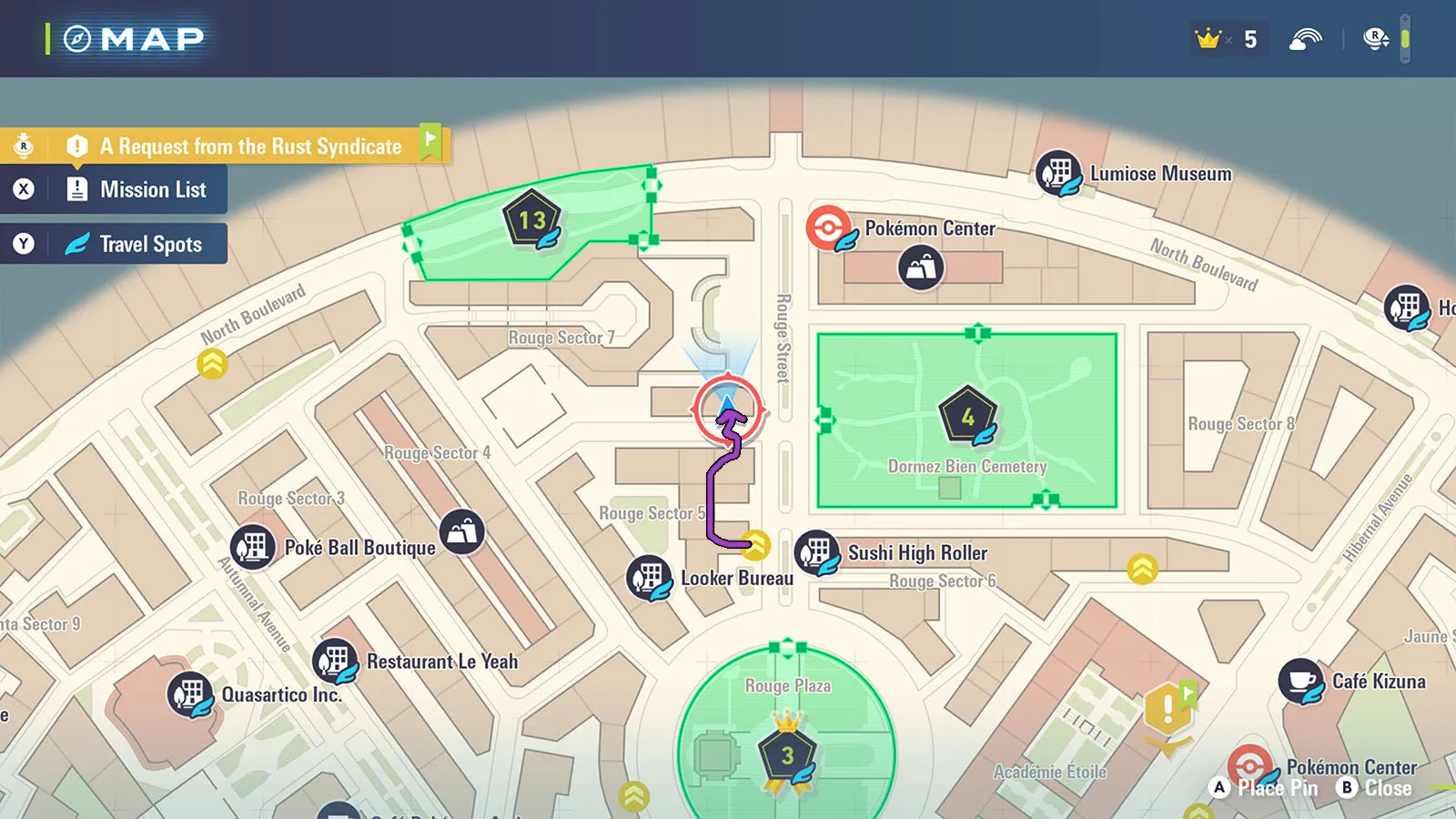Select the Rouge Plaza zone 3 marker
Viewport: 1456px width, 819px height.
coord(787,756)
